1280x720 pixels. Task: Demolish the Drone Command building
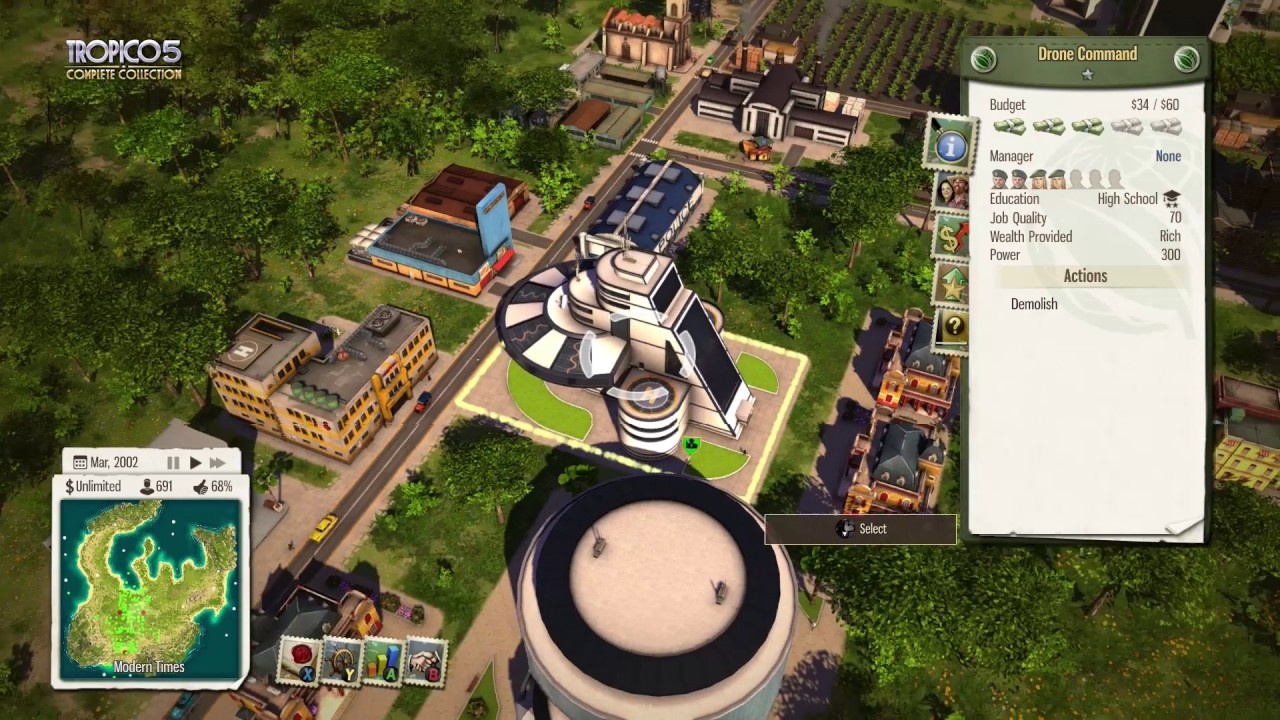click(x=1034, y=304)
